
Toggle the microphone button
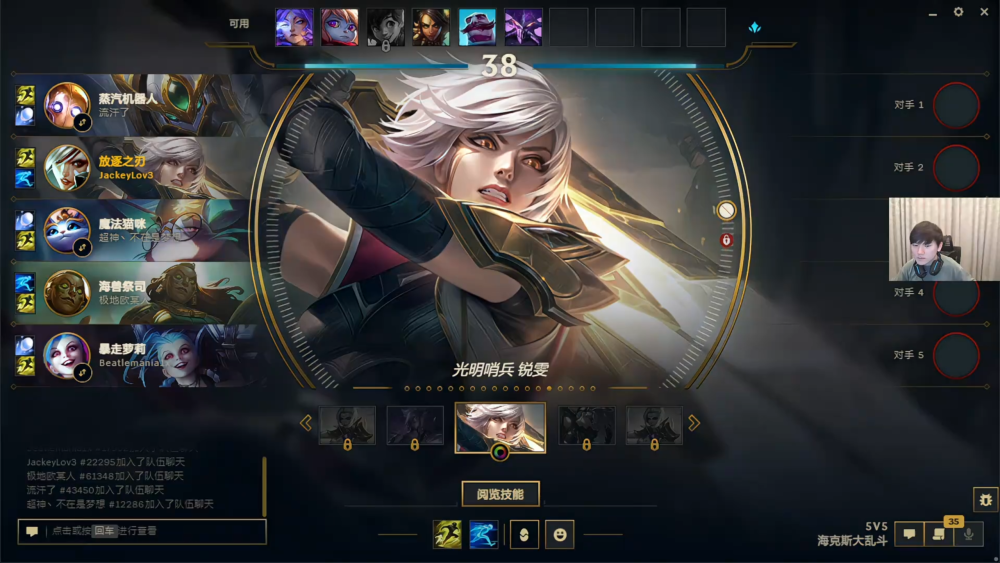pos(967,535)
